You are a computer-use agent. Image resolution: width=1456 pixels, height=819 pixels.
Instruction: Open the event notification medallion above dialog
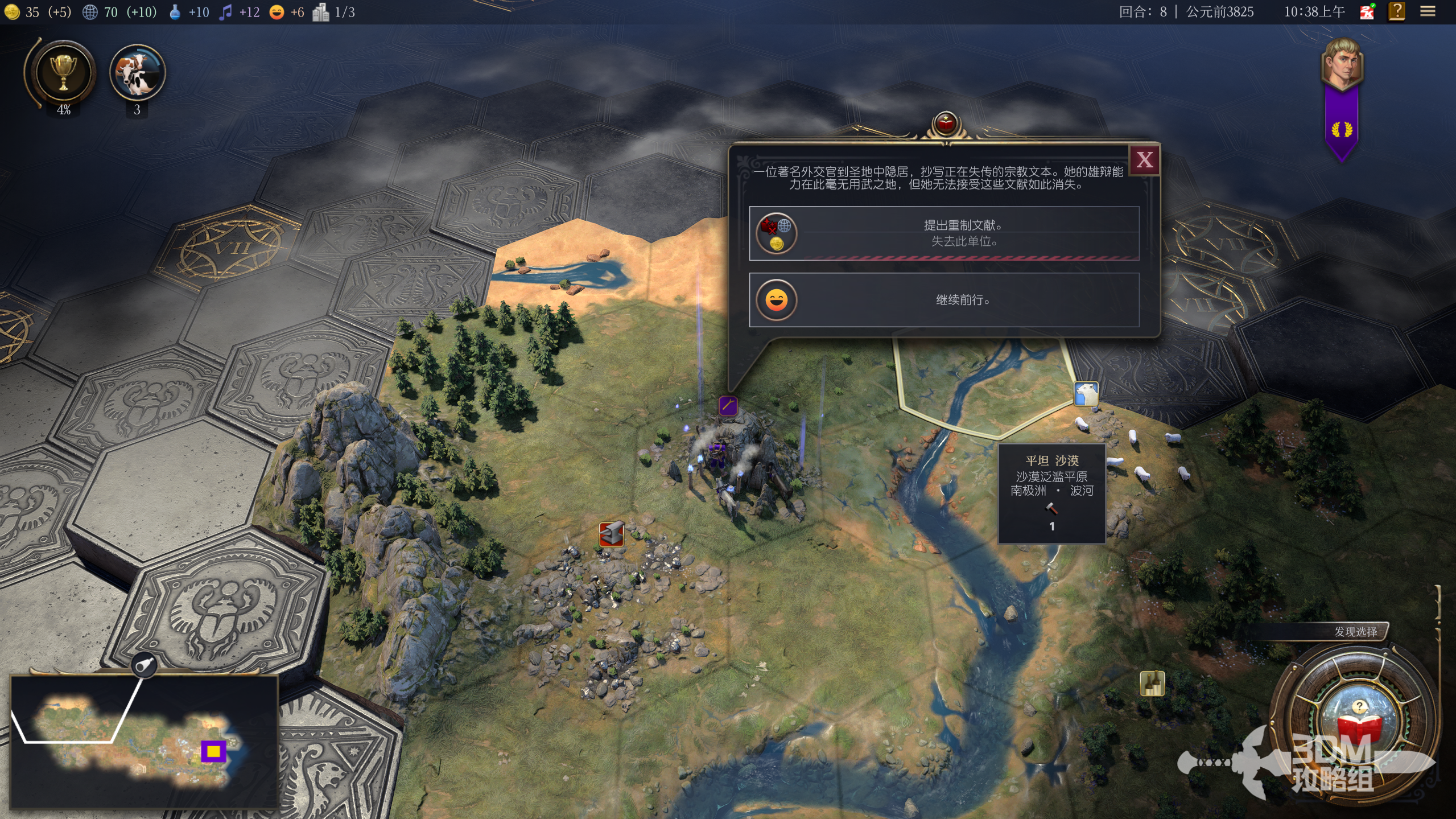coord(945,123)
